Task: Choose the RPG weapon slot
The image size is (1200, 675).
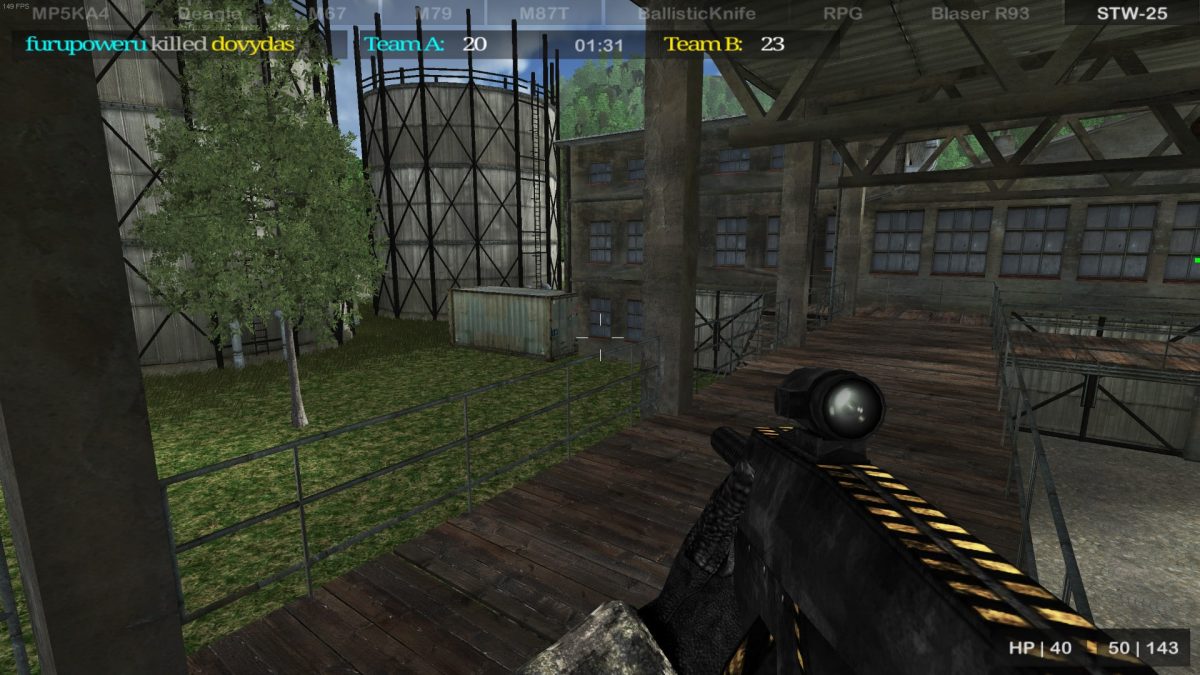Action: [842, 13]
